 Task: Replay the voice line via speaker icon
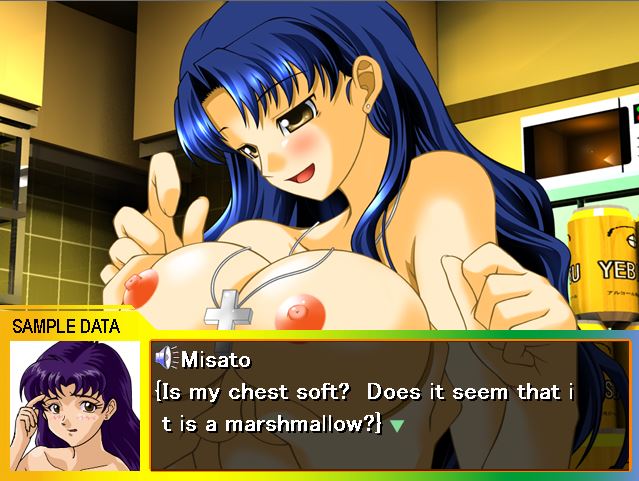(167, 359)
